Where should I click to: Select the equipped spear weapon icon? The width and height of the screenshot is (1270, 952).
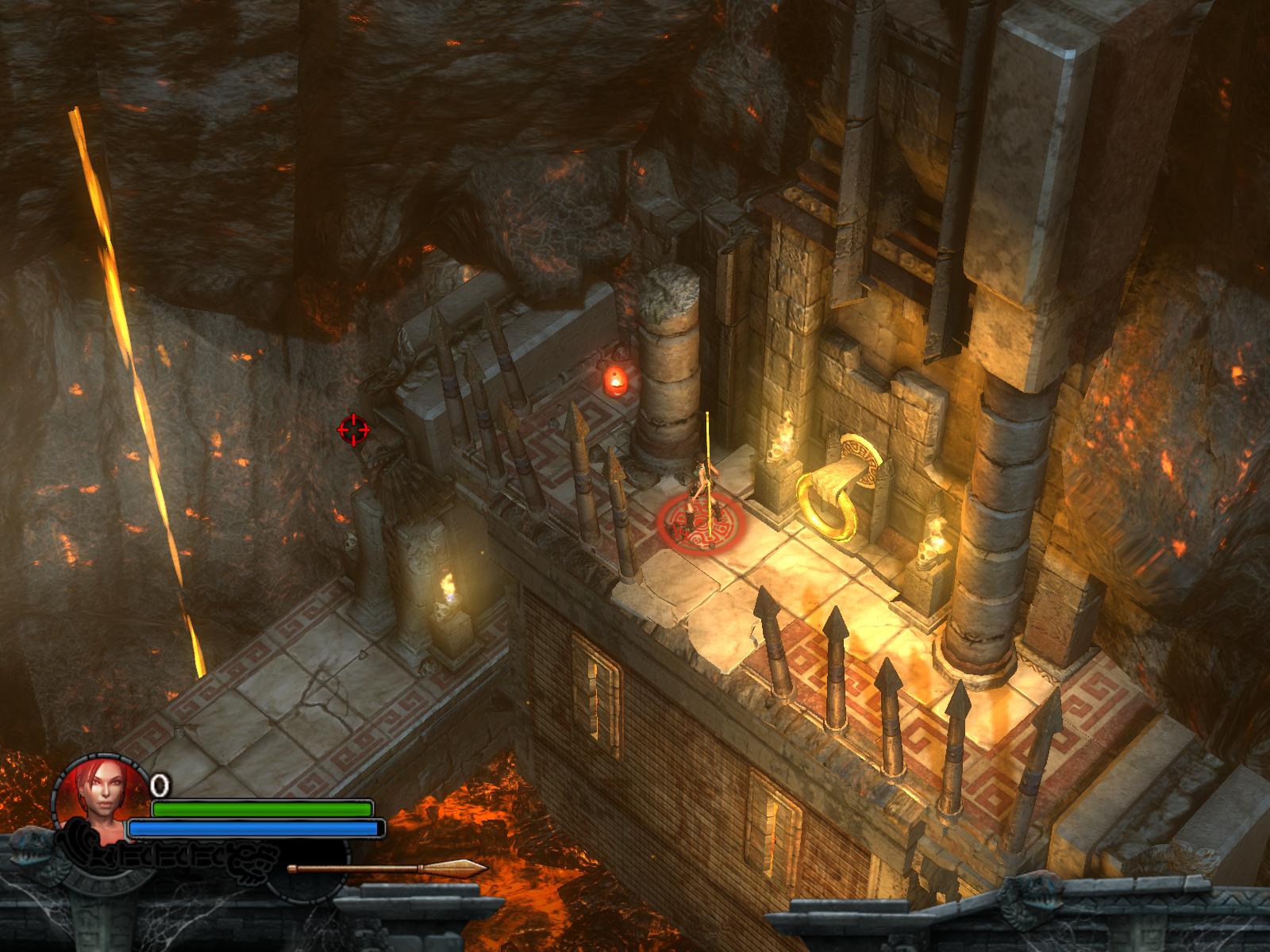[x=387, y=869]
